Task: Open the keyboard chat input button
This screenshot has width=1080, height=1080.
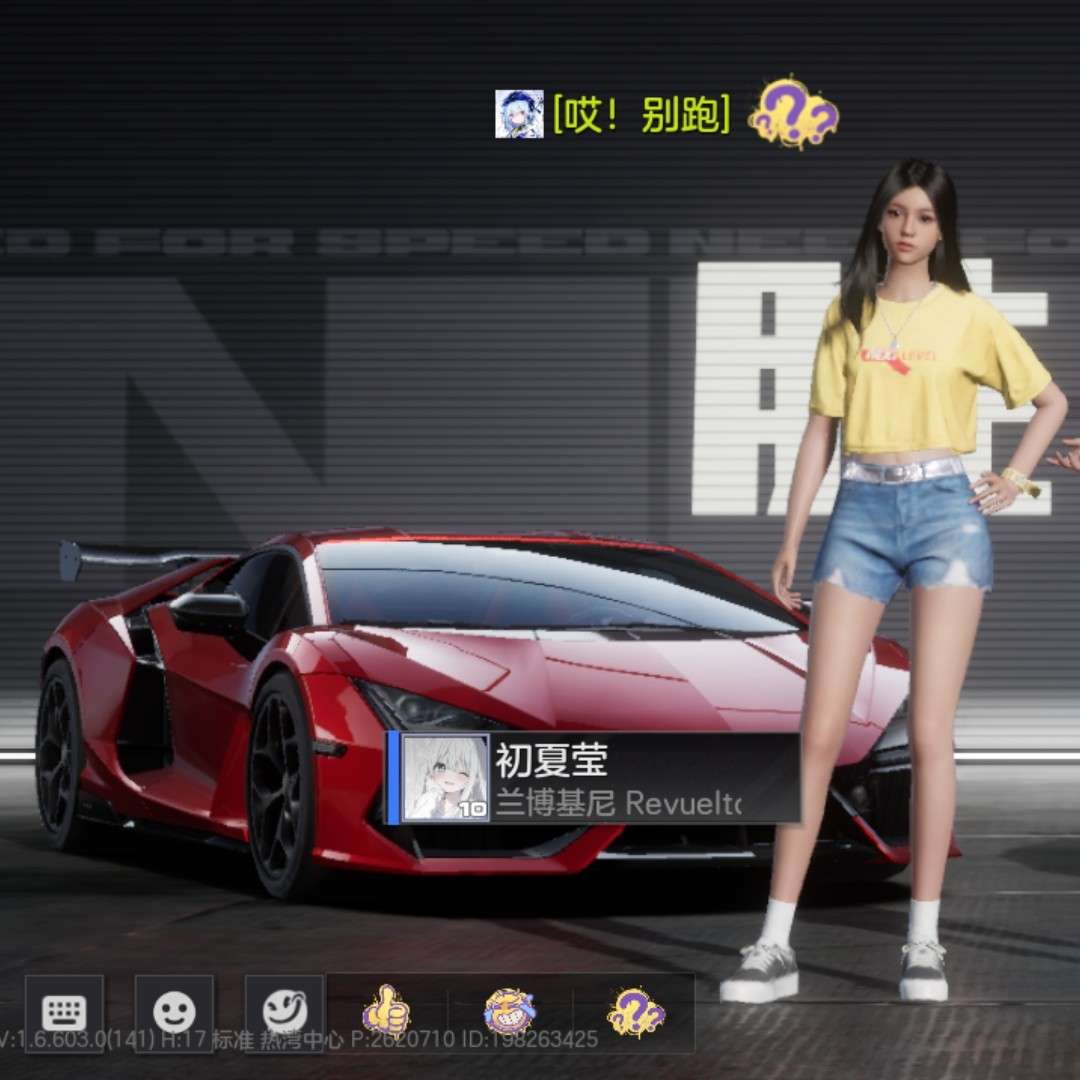Action: (64, 1013)
